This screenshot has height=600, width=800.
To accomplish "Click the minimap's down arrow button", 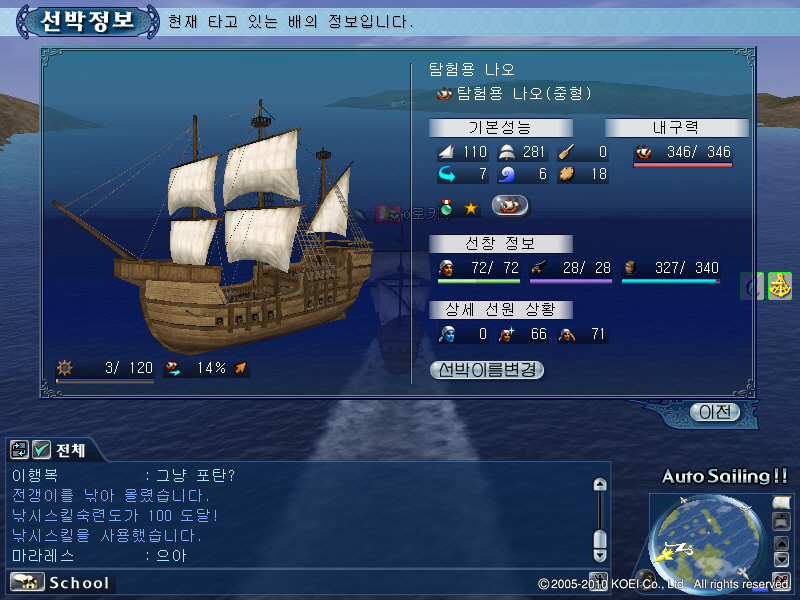I will pos(781,559).
